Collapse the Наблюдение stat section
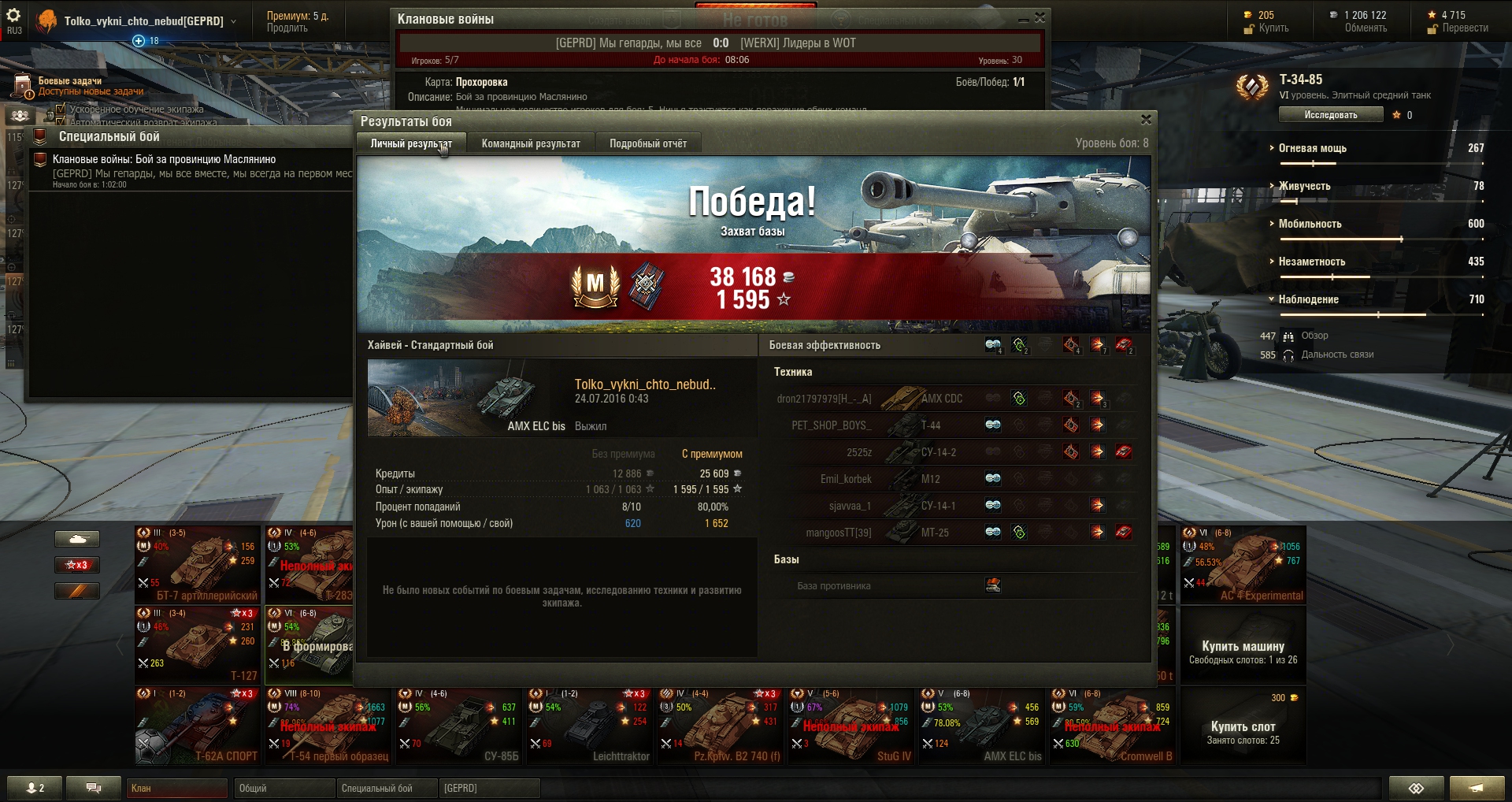Image resolution: width=1512 pixels, height=802 pixels. [1308, 299]
